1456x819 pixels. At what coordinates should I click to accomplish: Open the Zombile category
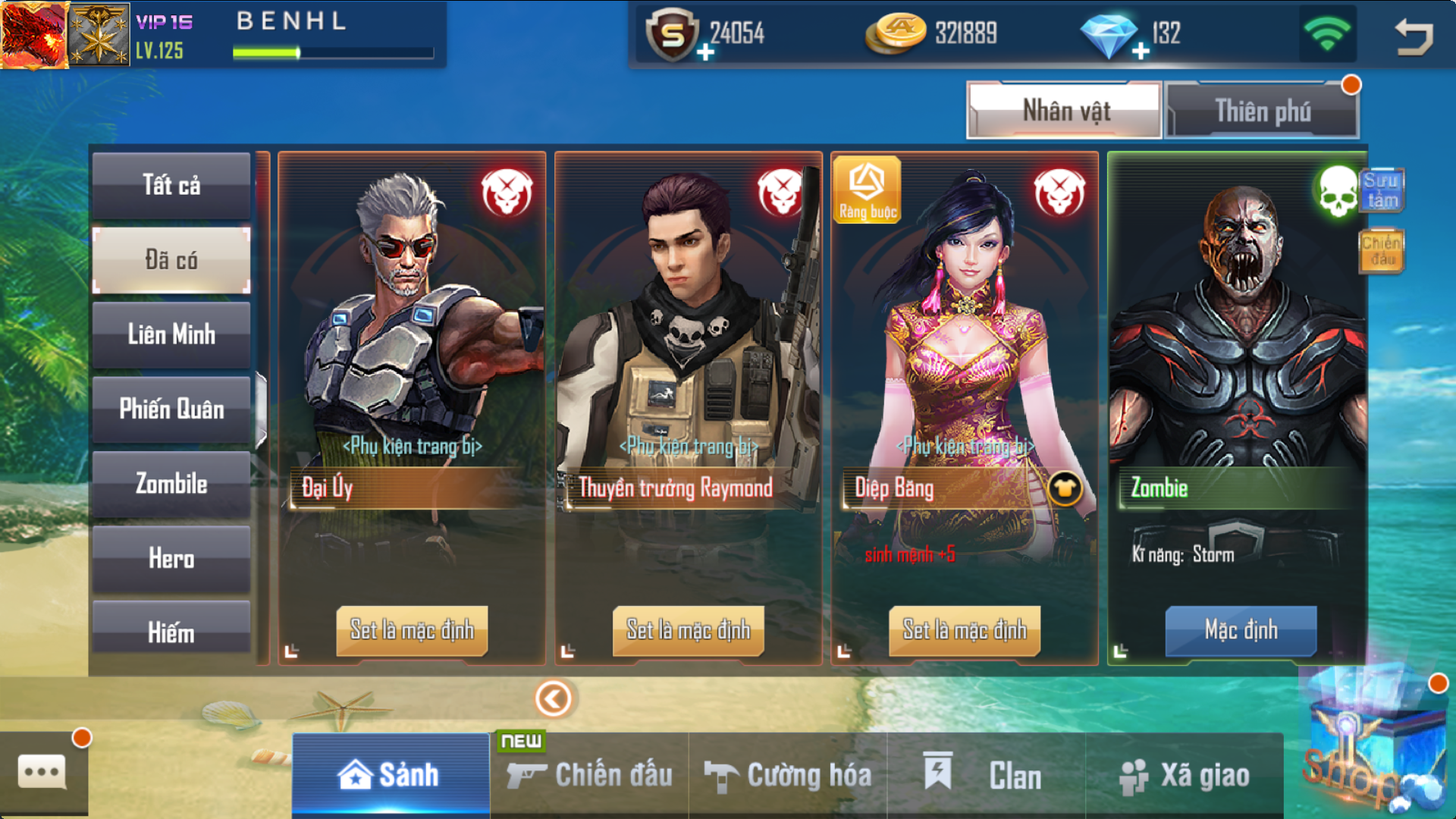click(x=171, y=484)
